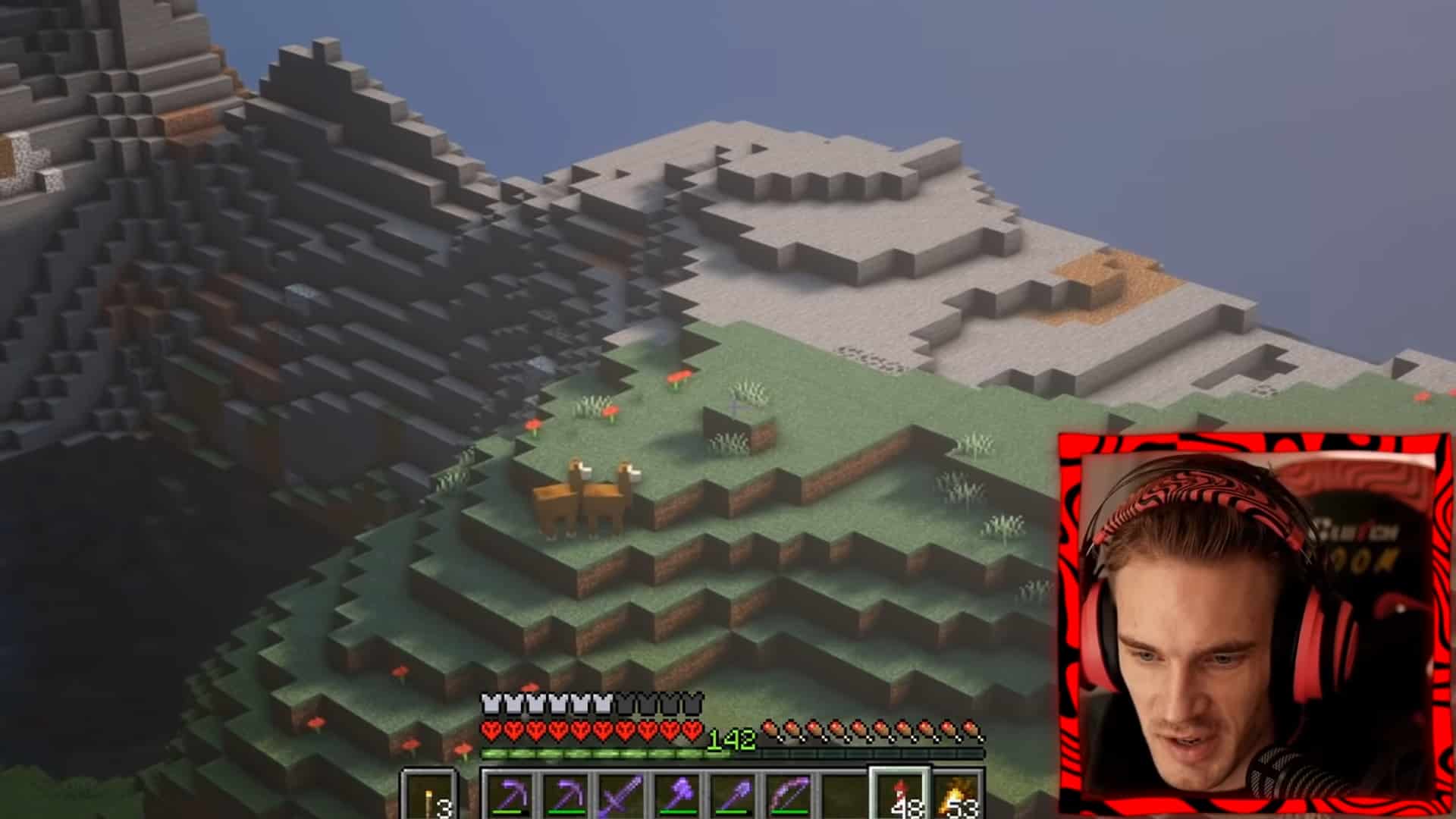Click the empty seventh hotbar slot

click(x=844, y=796)
